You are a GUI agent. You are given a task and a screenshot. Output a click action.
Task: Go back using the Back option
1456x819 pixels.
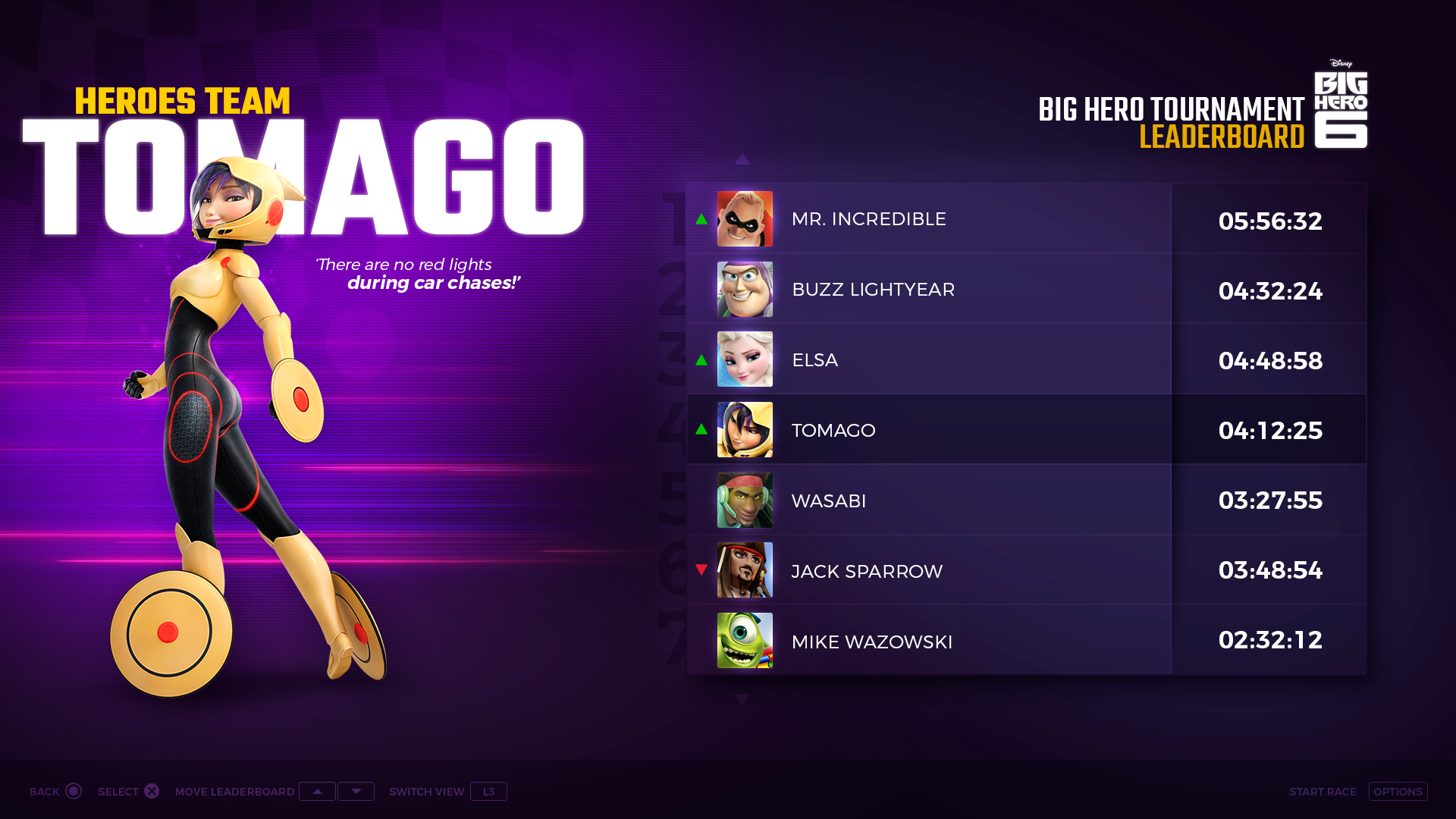point(55,792)
